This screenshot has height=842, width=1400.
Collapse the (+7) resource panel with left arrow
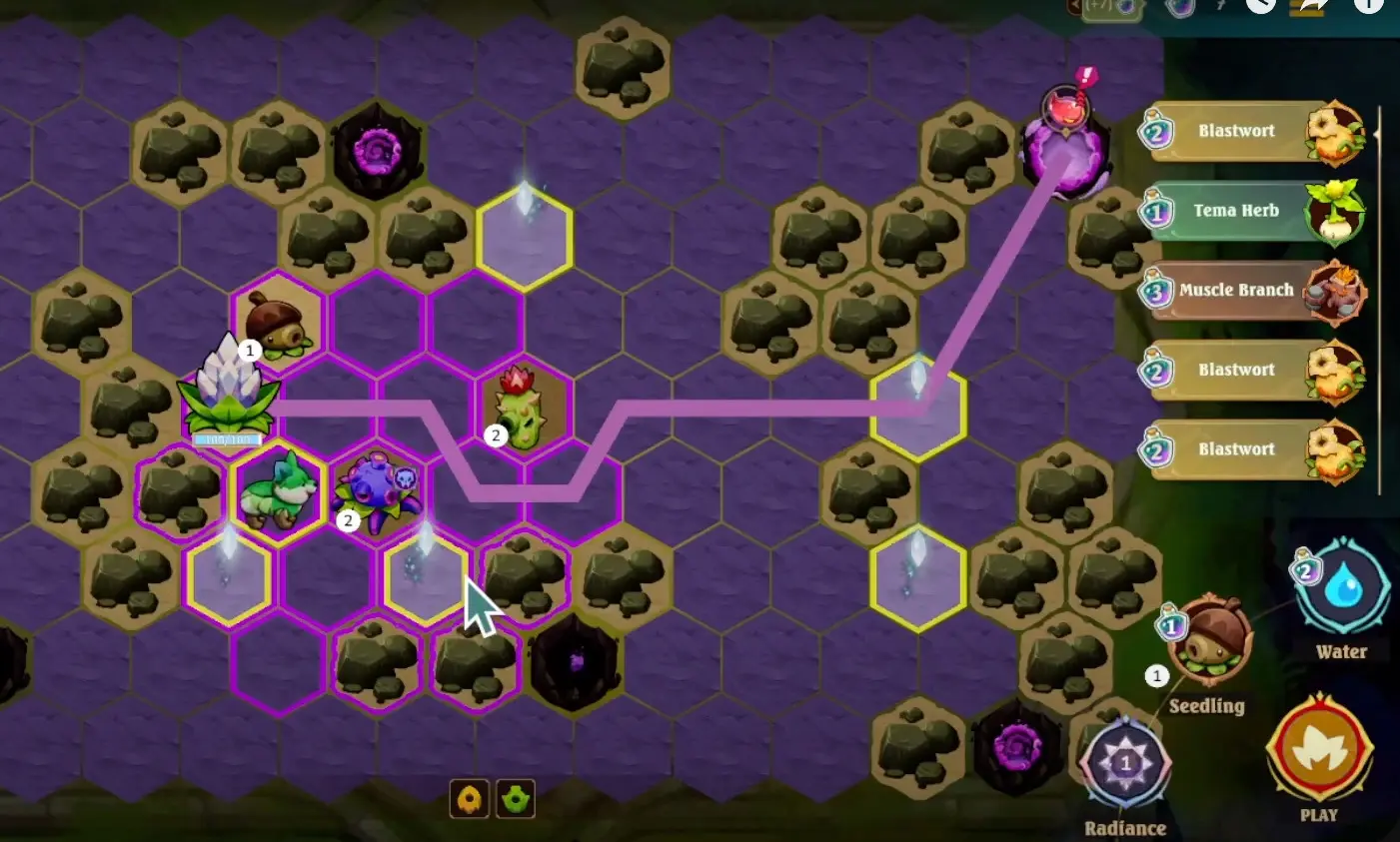(1076, 6)
